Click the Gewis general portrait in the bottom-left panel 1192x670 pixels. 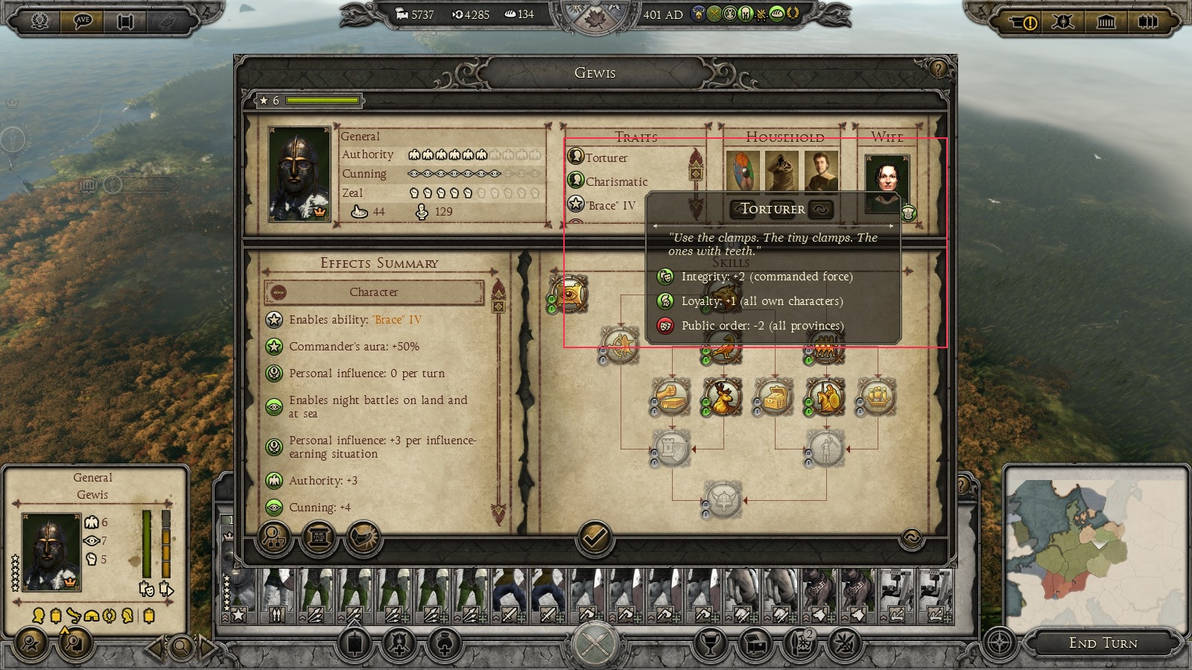coord(51,551)
